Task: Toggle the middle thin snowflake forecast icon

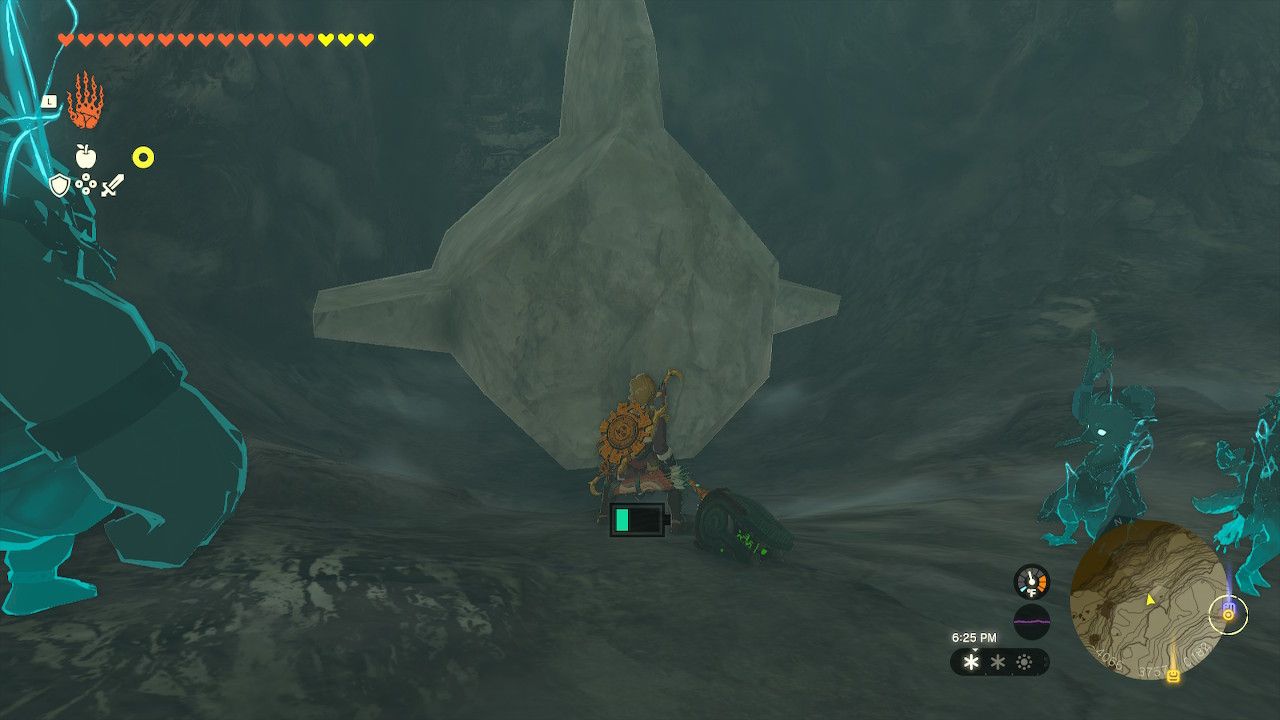Action: click(x=998, y=662)
